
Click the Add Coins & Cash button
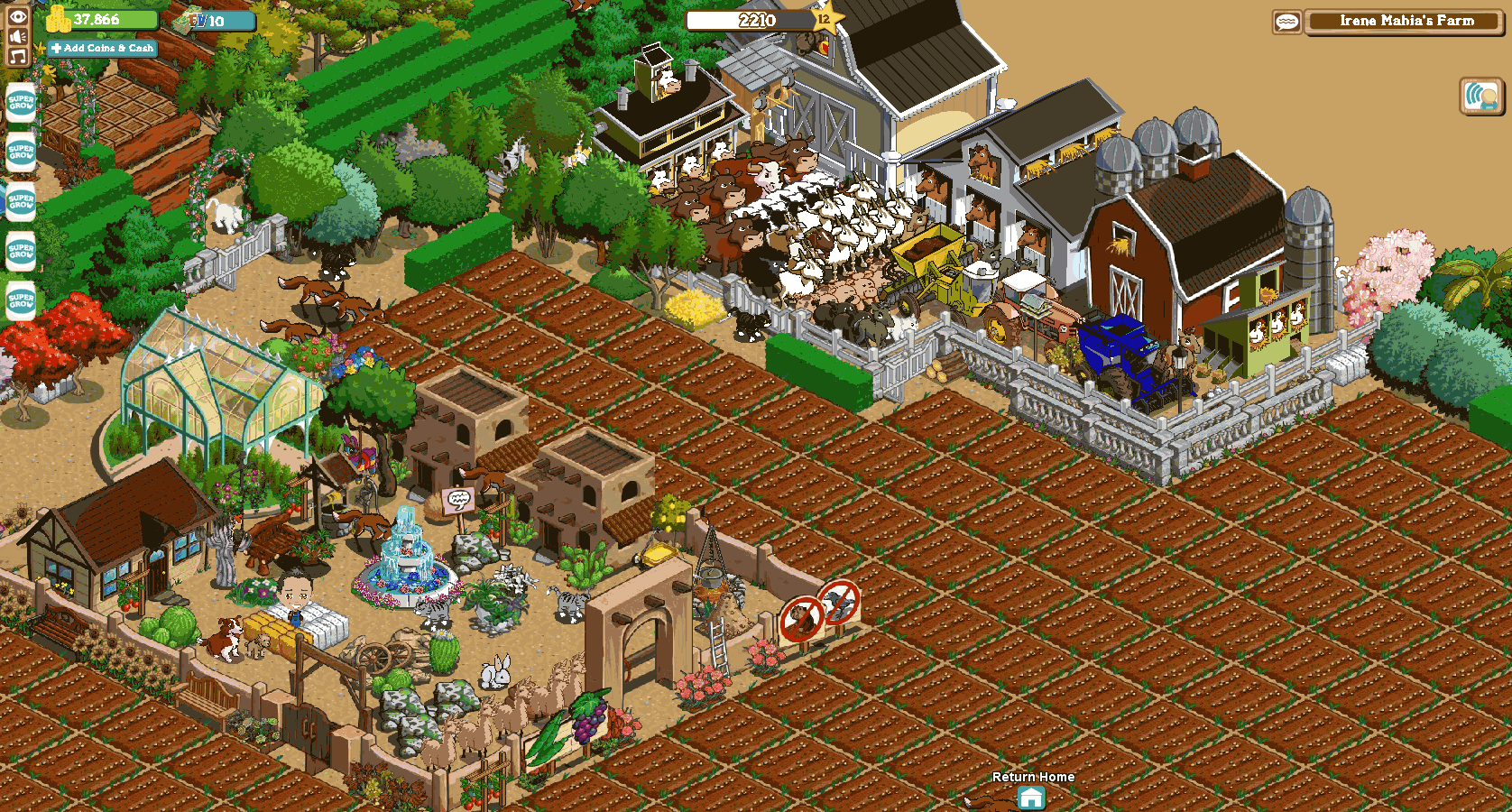click(x=102, y=48)
